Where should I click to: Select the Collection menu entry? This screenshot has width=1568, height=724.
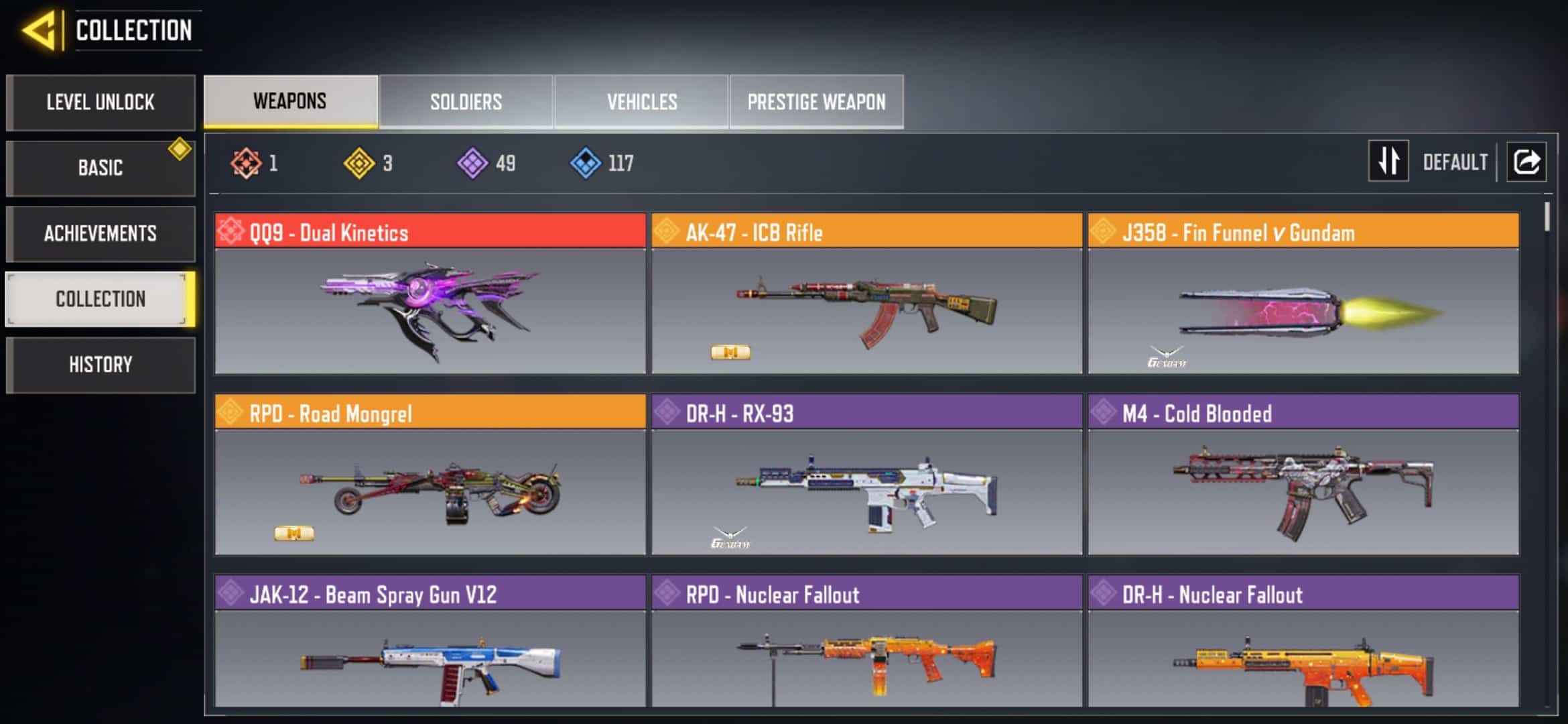[x=101, y=299]
